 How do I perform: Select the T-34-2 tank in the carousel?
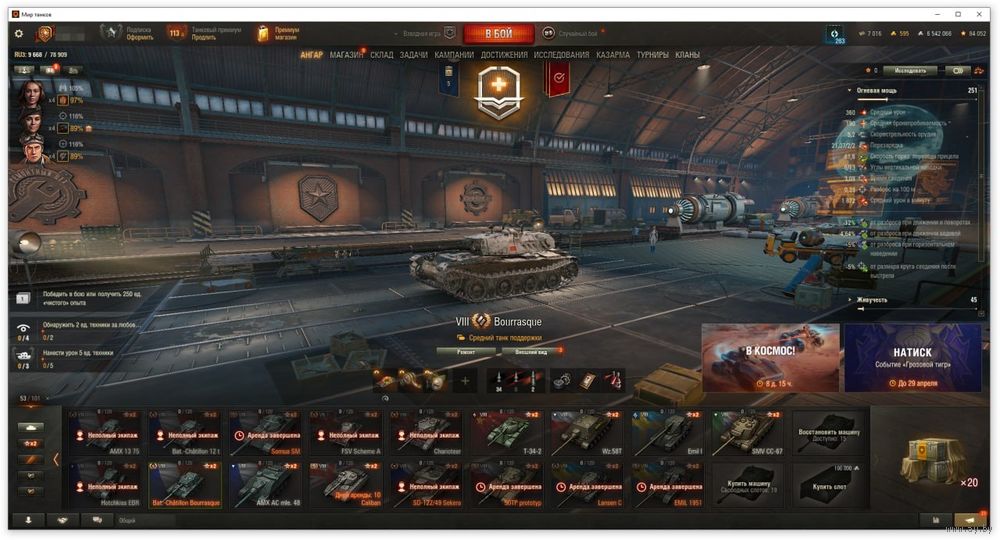pyautogui.click(x=508, y=432)
